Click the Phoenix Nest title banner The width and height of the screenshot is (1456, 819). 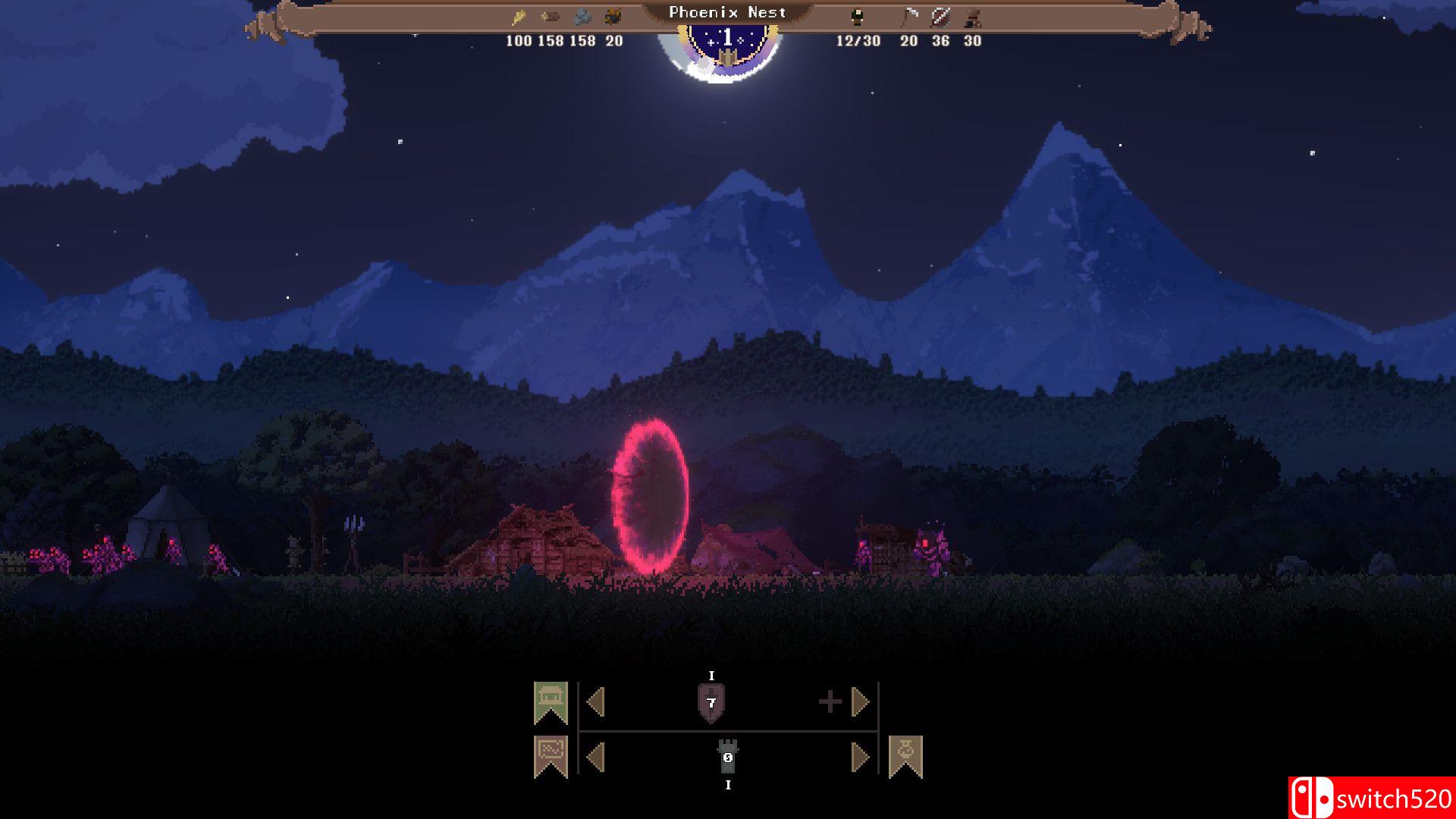pyautogui.click(x=726, y=12)
